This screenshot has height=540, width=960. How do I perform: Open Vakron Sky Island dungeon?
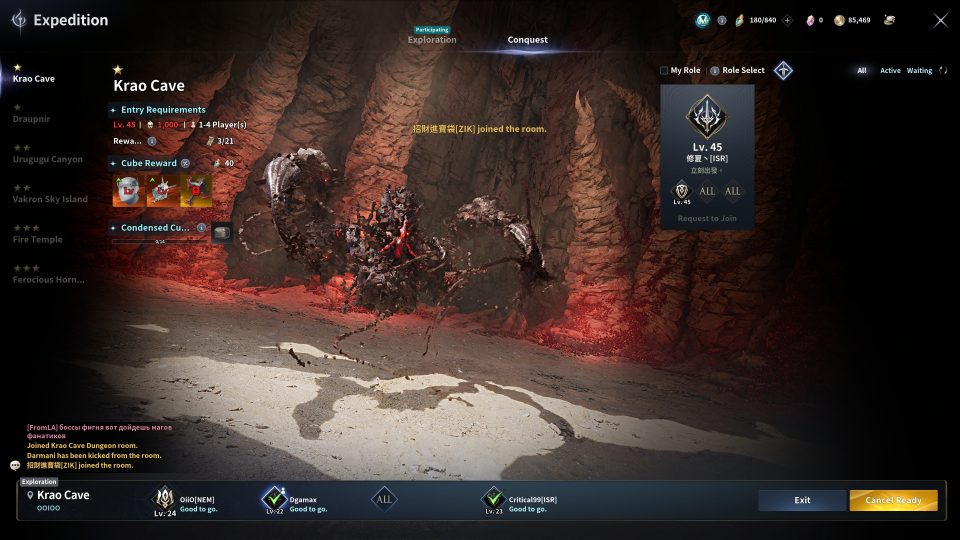click(x=50, y=199)
